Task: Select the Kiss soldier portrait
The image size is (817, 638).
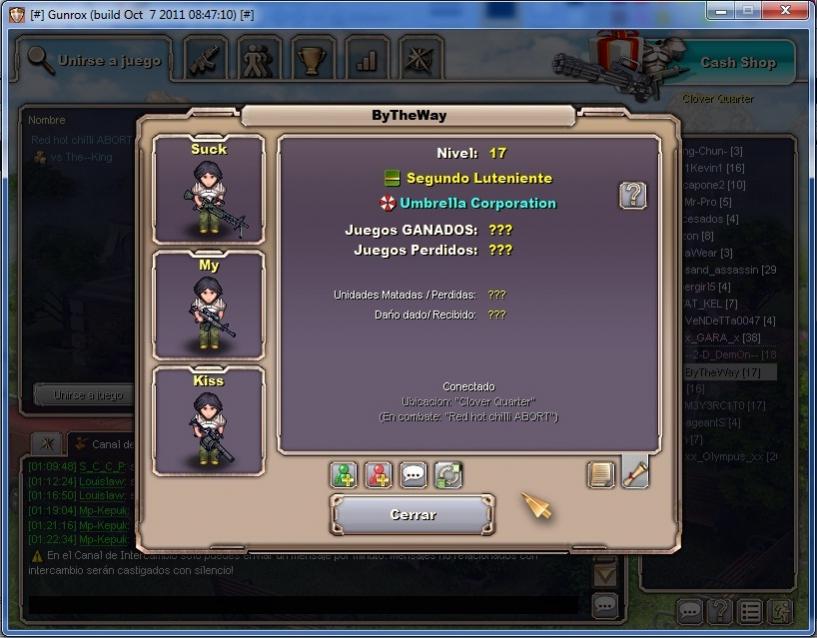Action: pyautogui.click(x=208, y=420)
